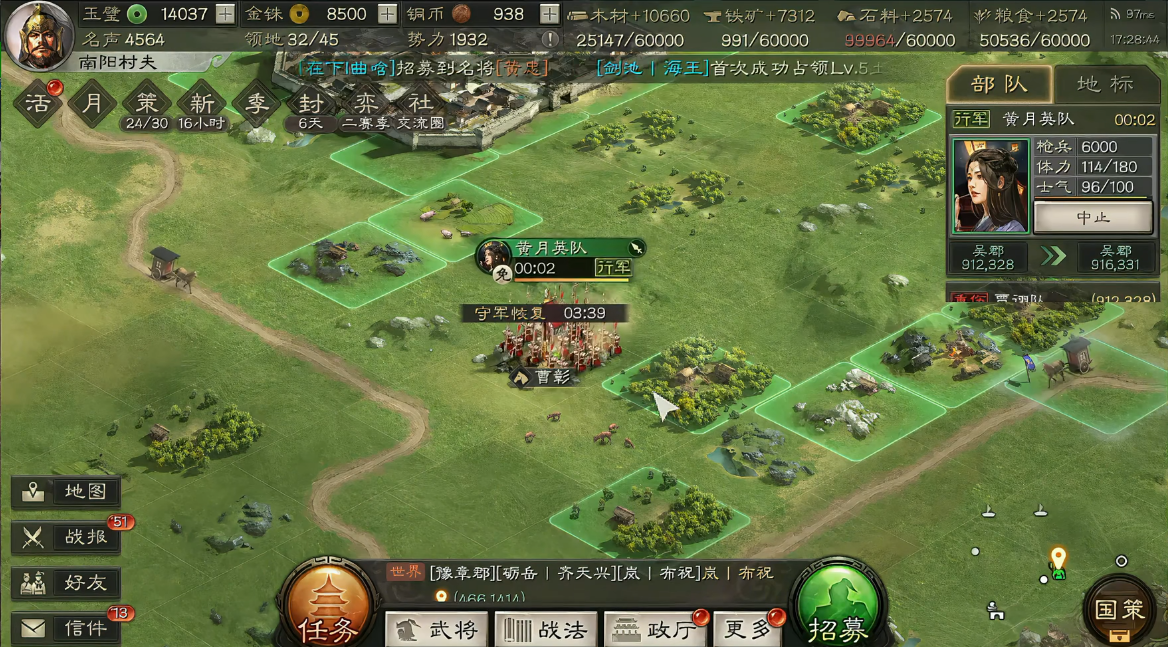Switch to the 部队 tab
The height and width of the screenshot is (647, 1168).
(998, 84)
